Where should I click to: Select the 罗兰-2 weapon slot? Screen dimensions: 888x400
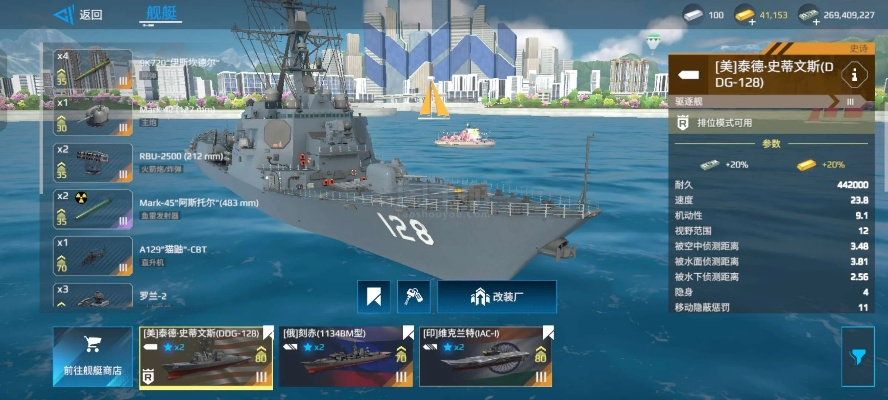pos(93,296)
